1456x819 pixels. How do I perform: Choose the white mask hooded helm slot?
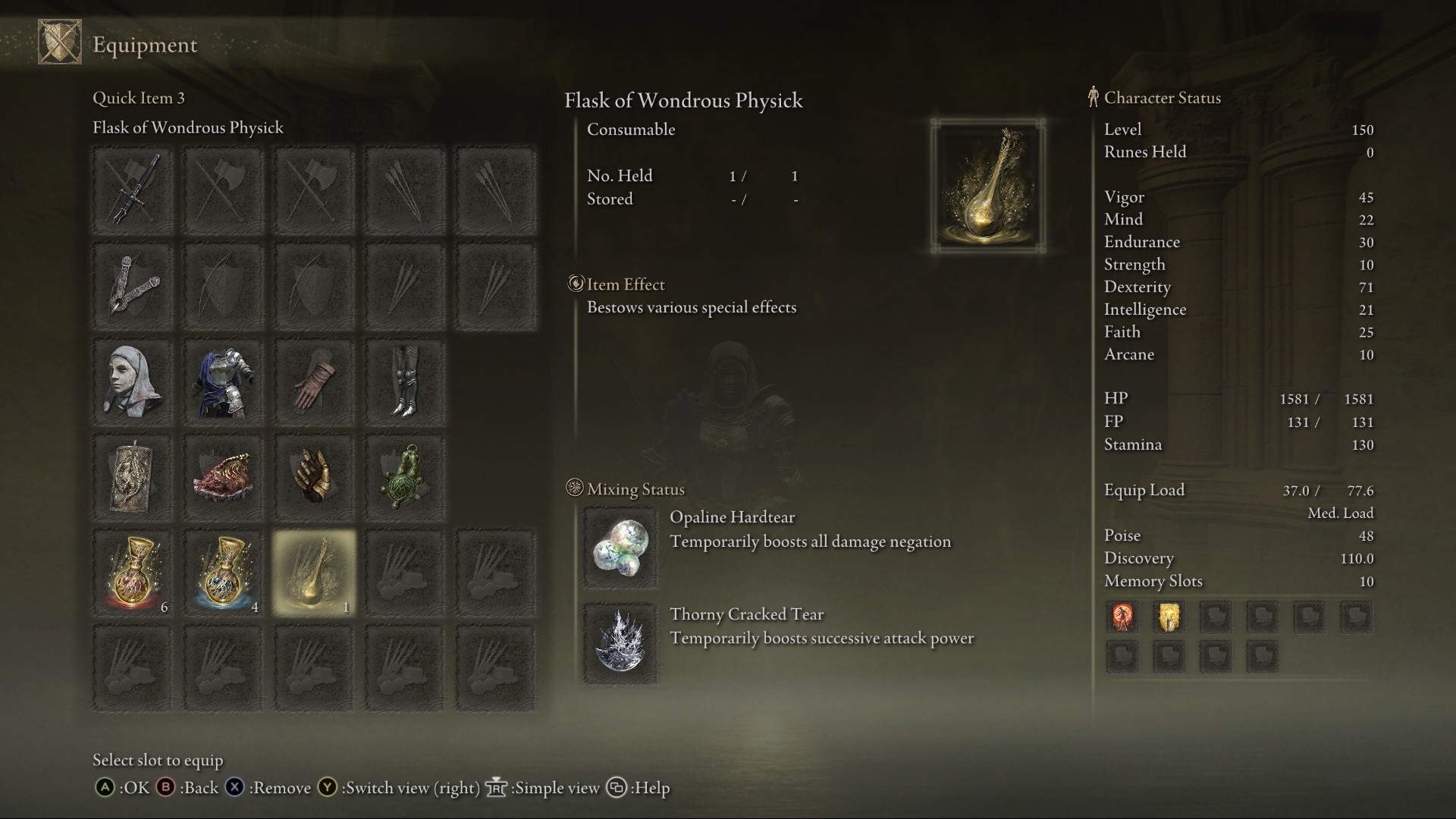133,381
